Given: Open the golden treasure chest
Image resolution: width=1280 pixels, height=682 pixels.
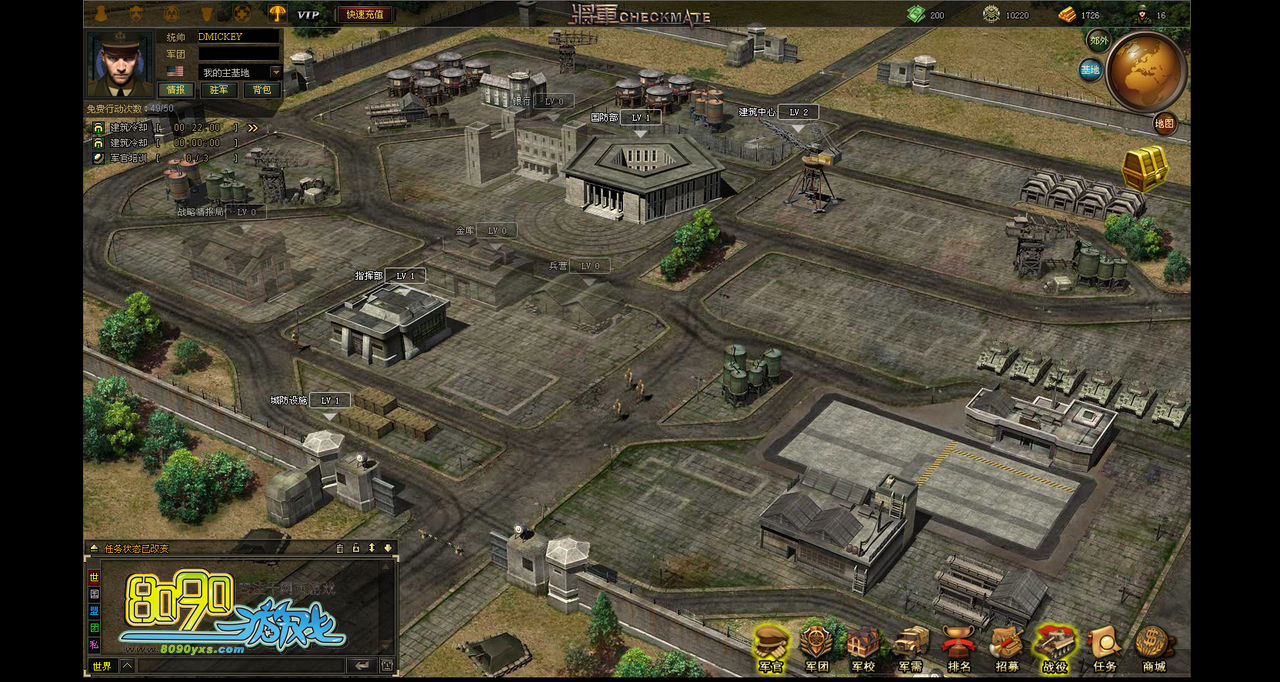Looking at the screenshot, I should [1145, 169].
